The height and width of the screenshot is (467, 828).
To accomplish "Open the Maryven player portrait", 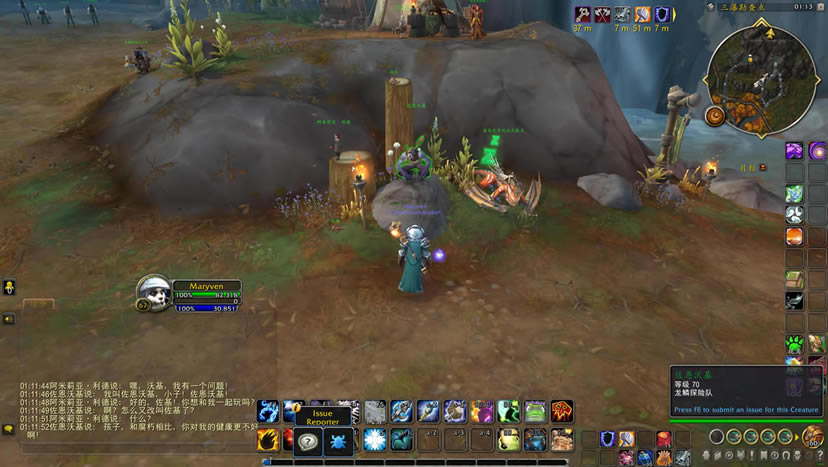I will [x=153, y=292].
